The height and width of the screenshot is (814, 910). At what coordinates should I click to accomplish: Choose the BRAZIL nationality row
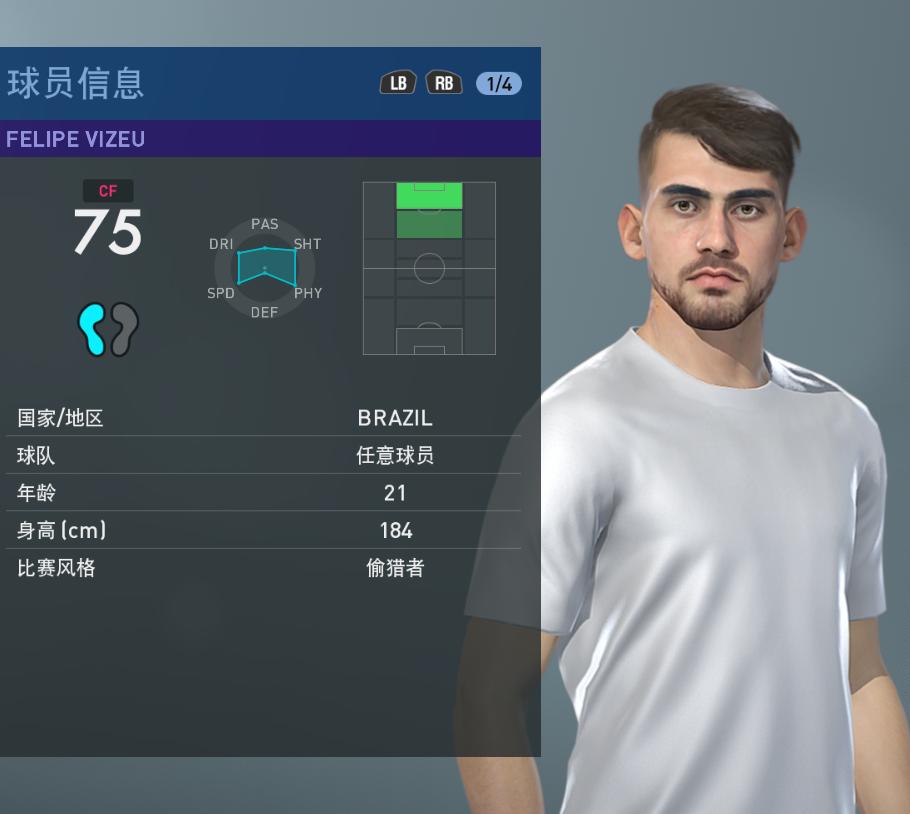click(x=263, y=418)
